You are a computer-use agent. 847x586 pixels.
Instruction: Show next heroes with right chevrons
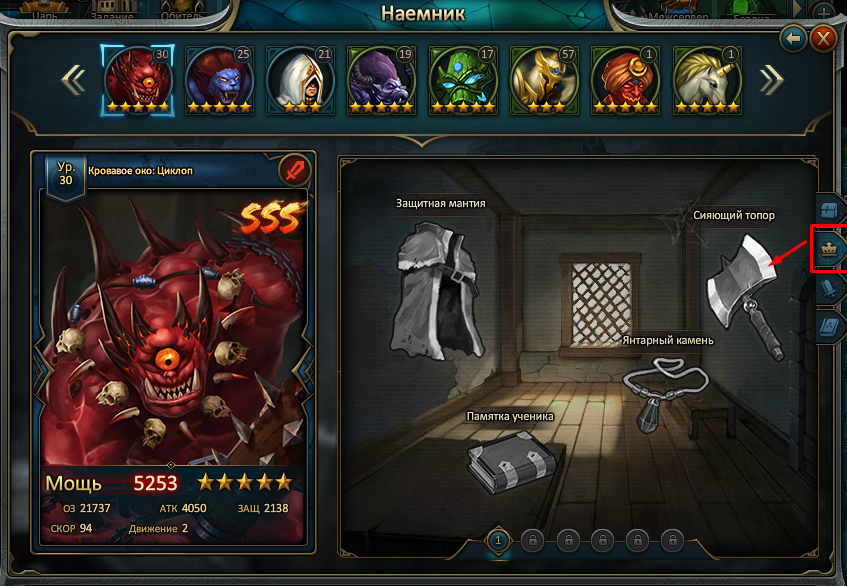(770, 79)
